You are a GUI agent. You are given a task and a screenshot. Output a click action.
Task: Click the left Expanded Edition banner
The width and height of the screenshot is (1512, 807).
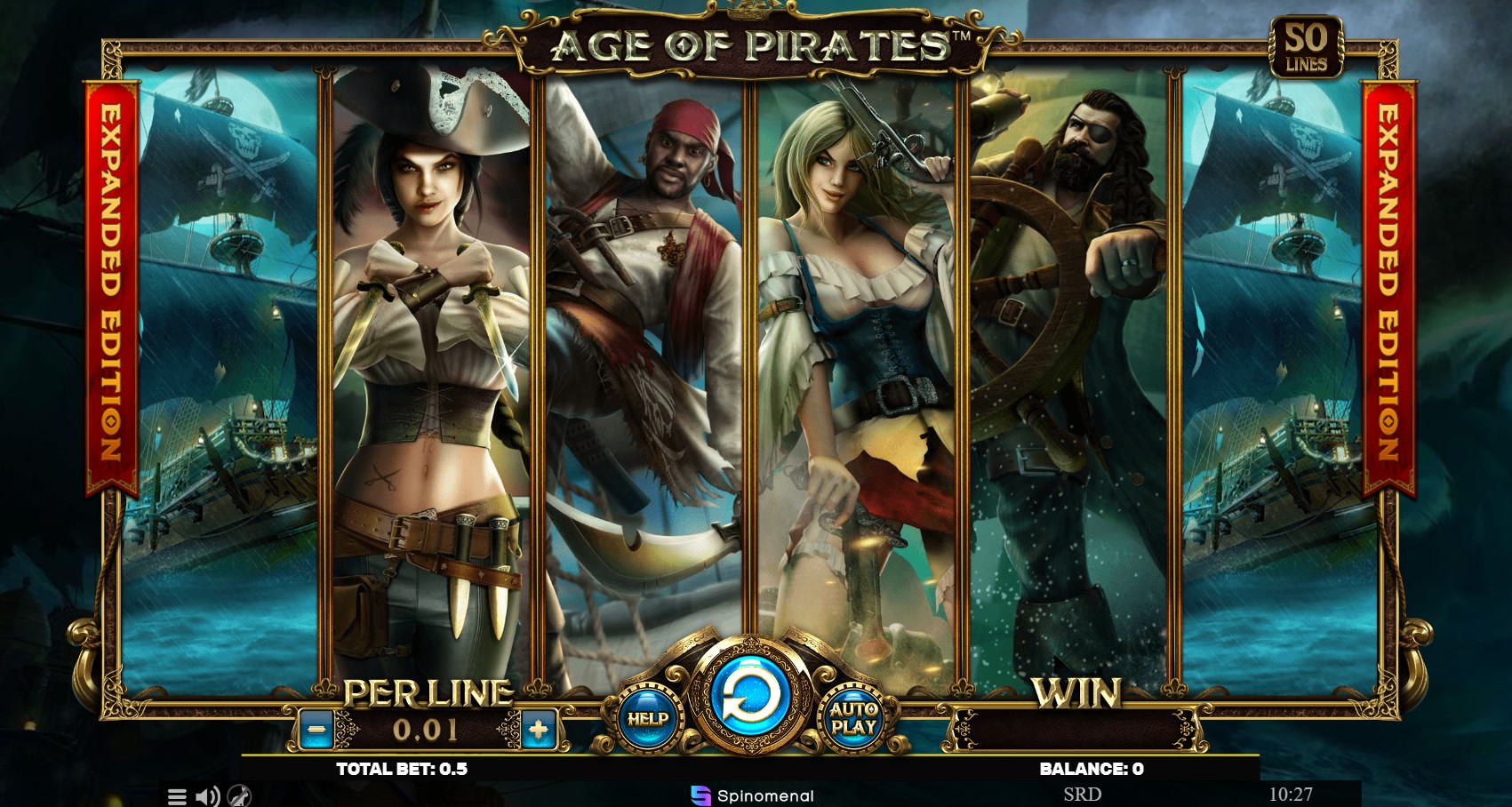106,293
